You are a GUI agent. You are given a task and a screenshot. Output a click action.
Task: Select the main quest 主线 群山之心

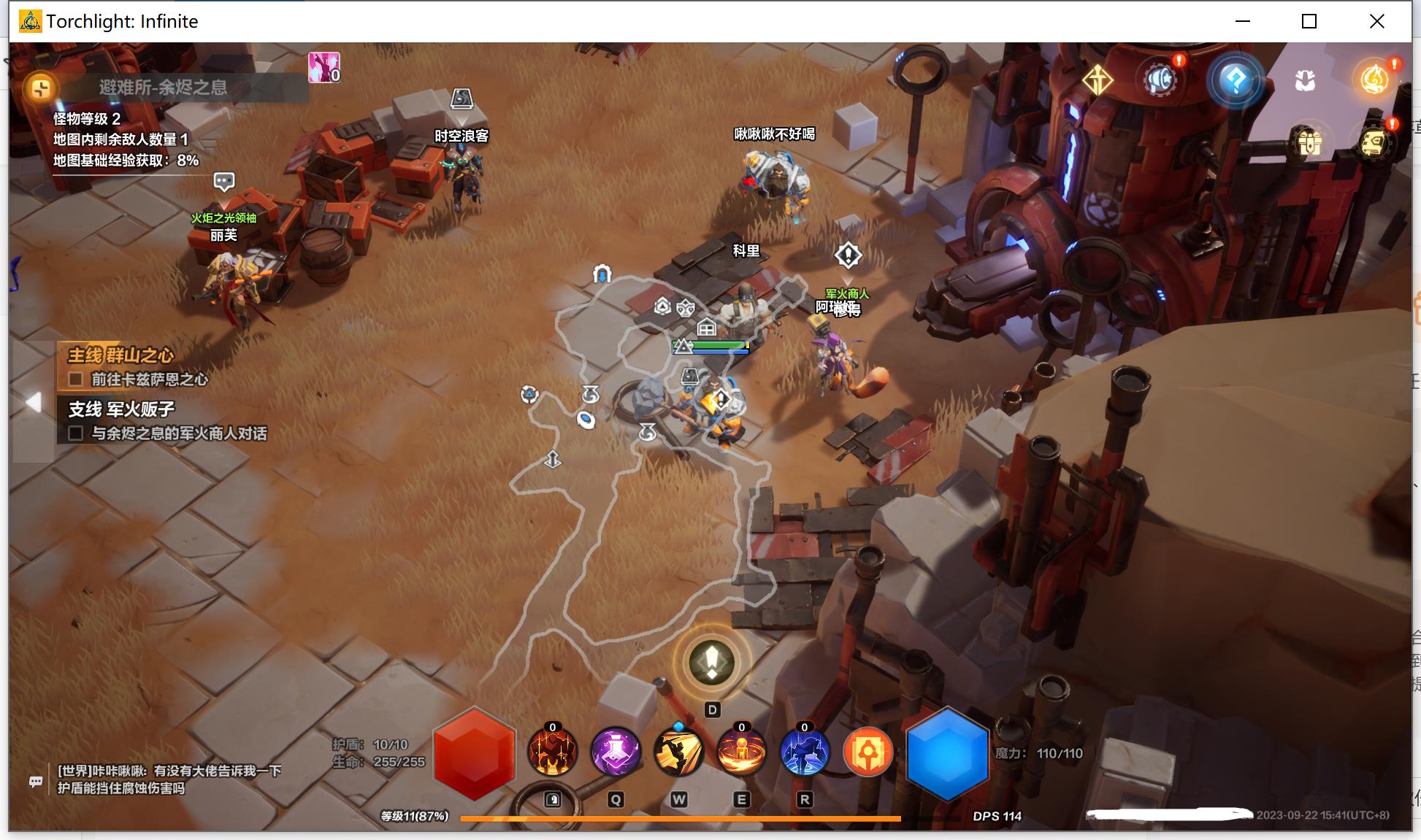(x=121, y=355)
